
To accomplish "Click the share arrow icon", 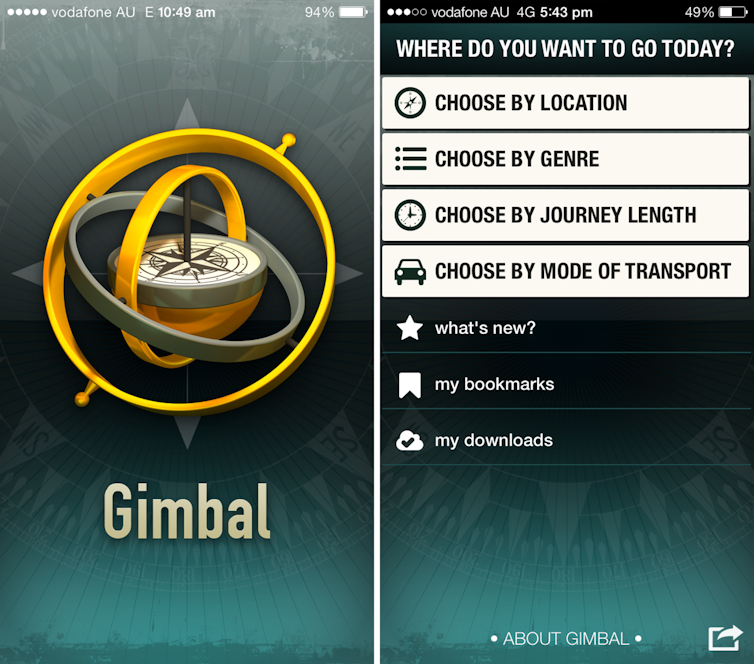I will tap(725, 638).
